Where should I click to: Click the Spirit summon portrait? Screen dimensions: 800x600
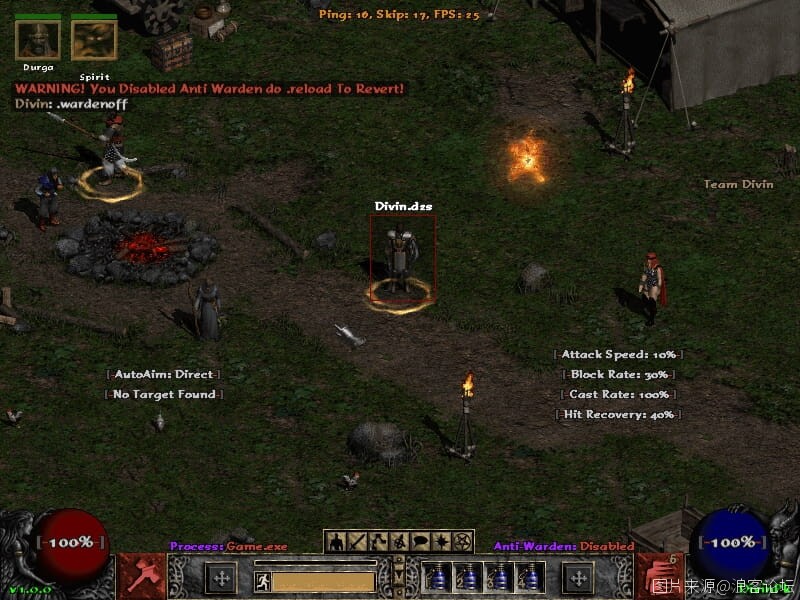[94, 40]
